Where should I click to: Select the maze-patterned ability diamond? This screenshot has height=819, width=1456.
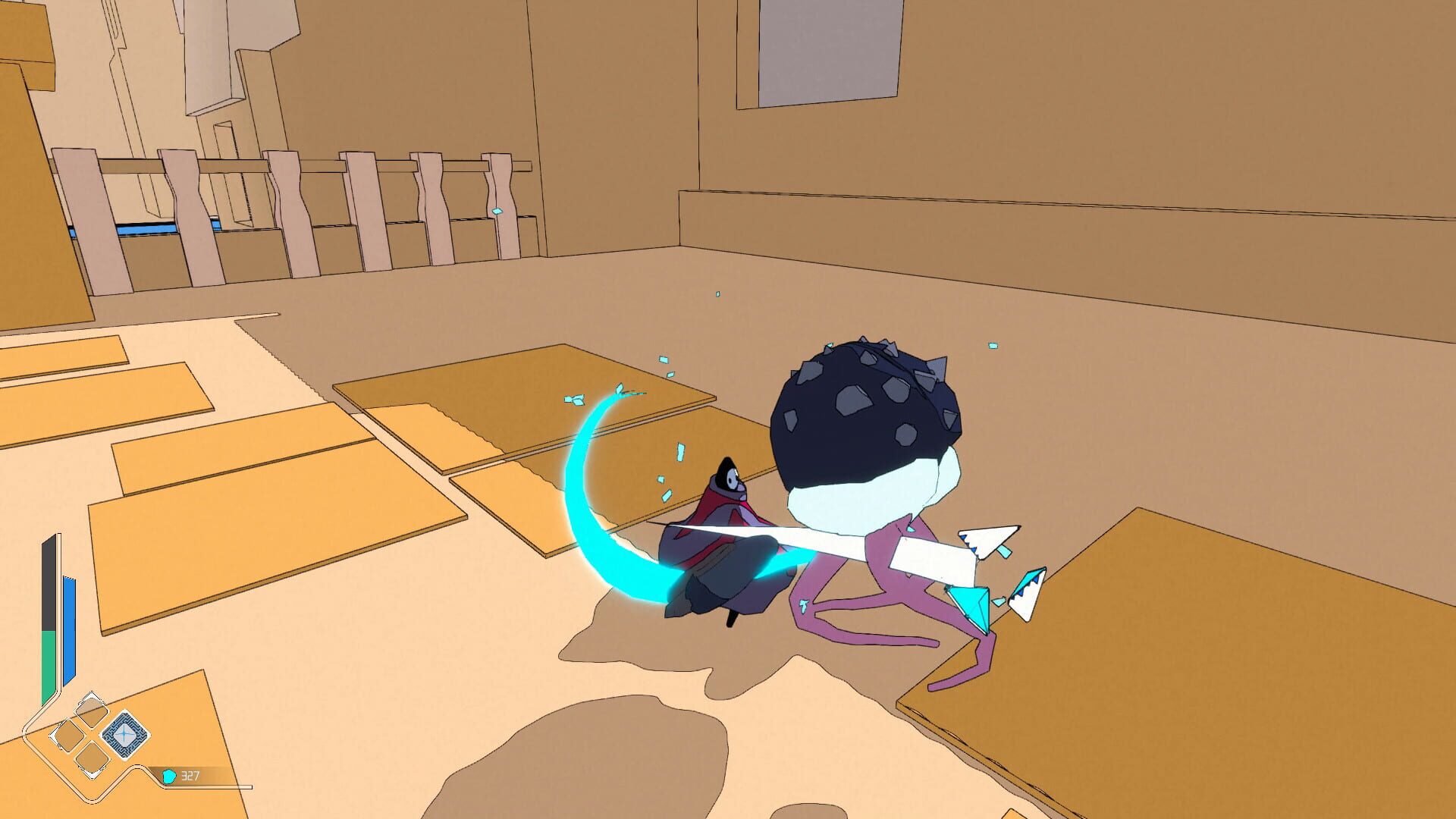pyautogui.click(x=127, y=733)
